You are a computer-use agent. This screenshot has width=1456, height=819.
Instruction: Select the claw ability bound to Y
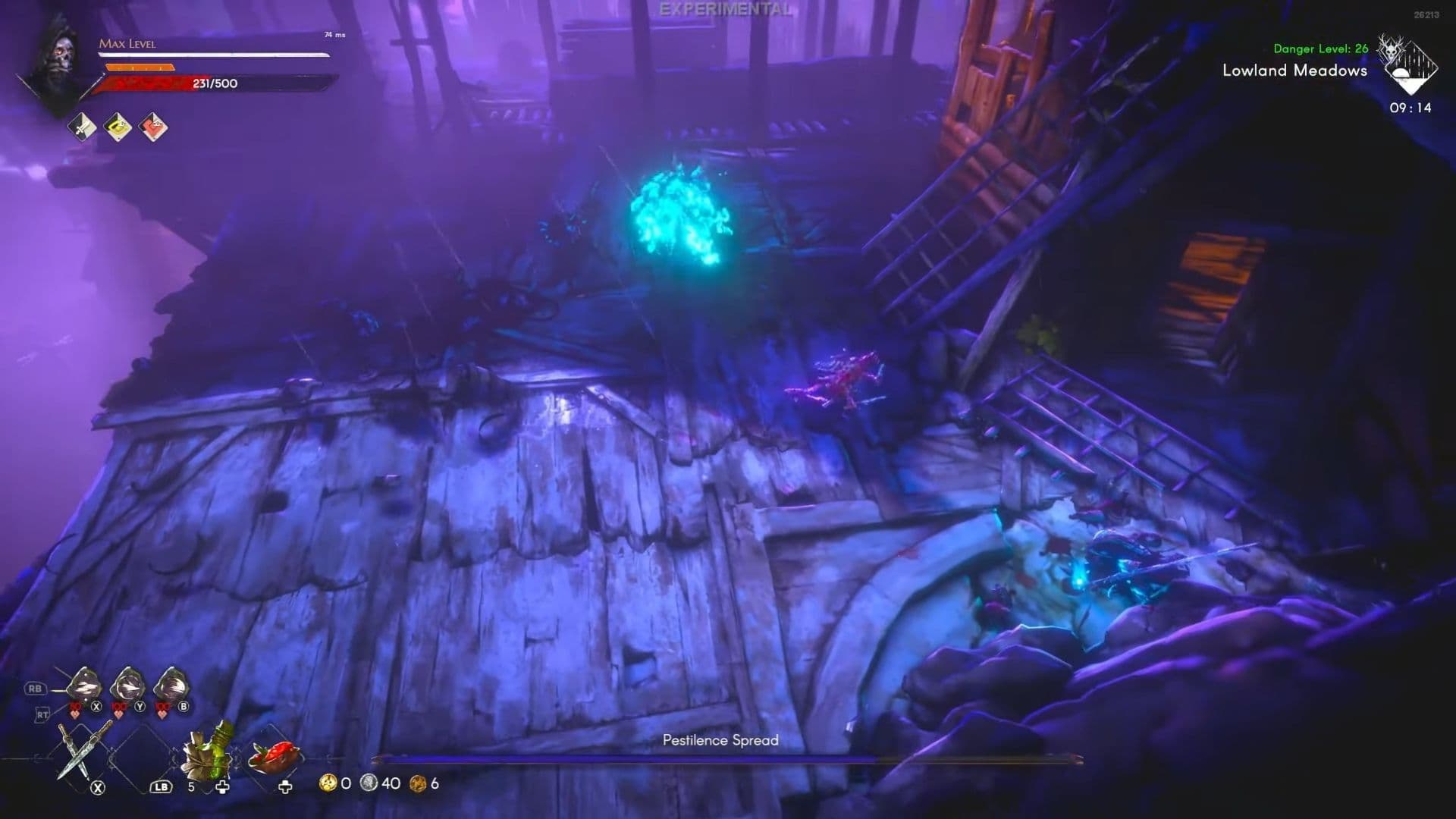click(x=126, y=688)
